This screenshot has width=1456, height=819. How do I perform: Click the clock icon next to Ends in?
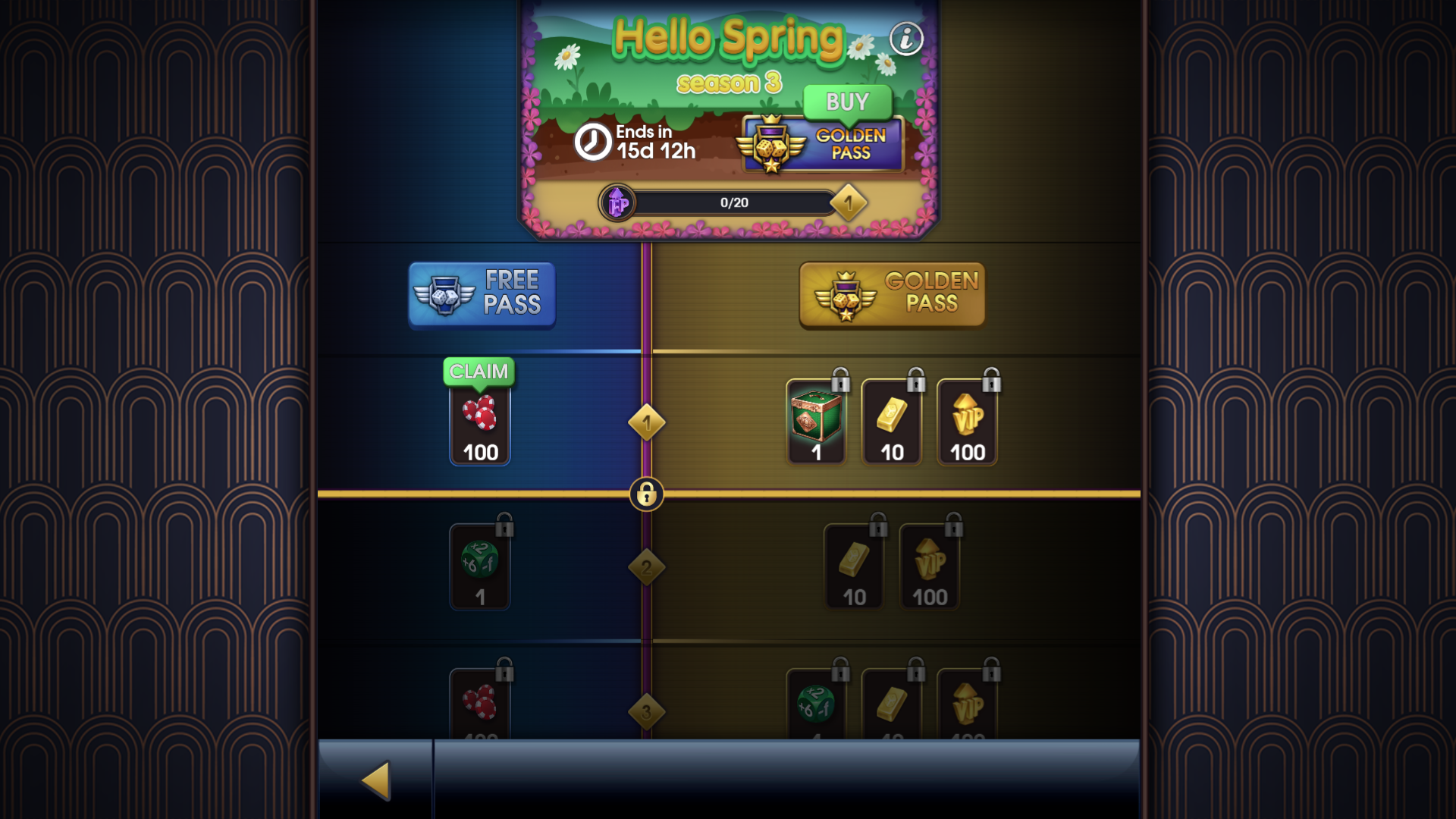click(x=591, y=143)
